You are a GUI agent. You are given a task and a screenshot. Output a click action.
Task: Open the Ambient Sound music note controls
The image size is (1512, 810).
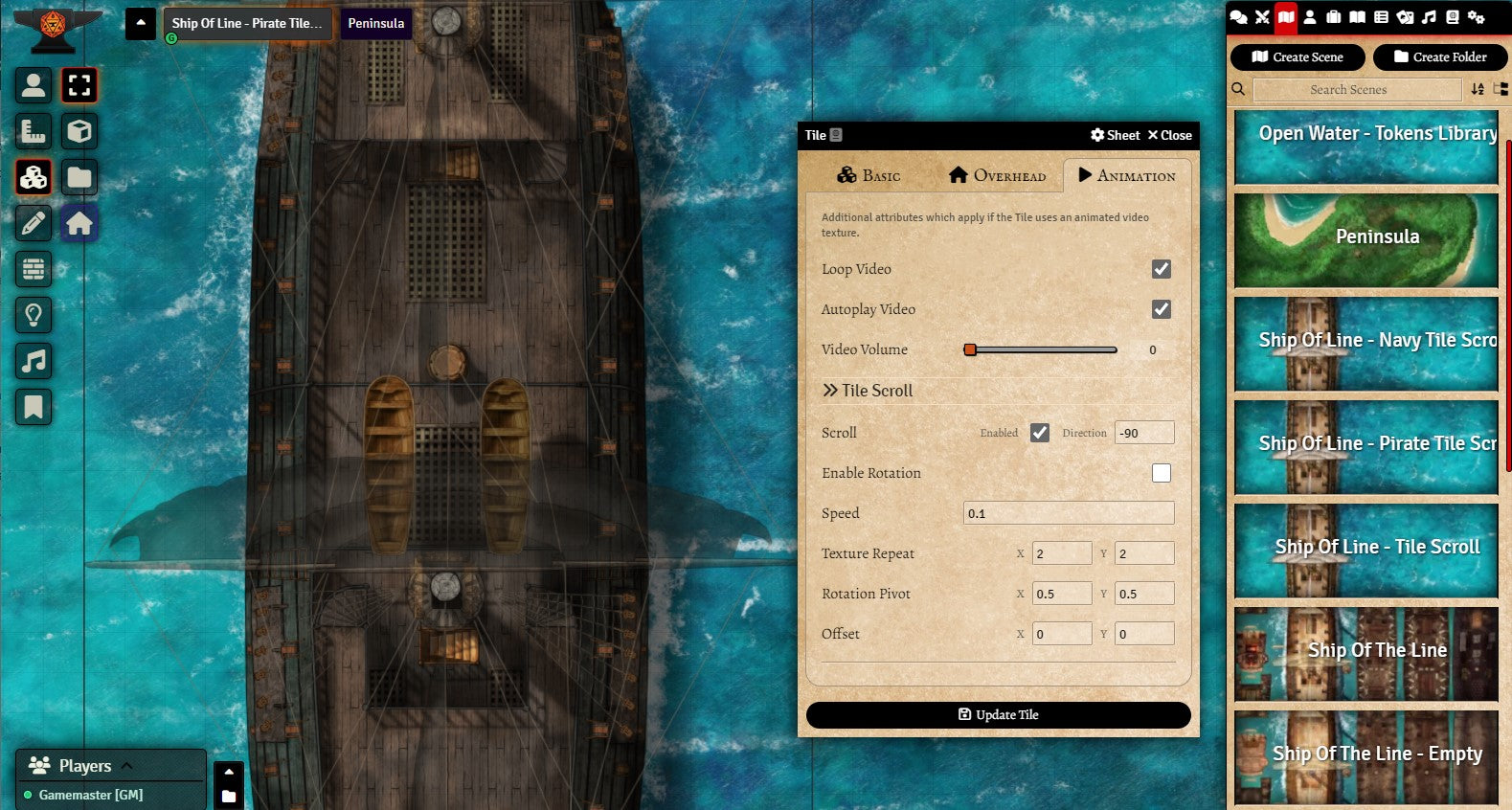(34, 361)
